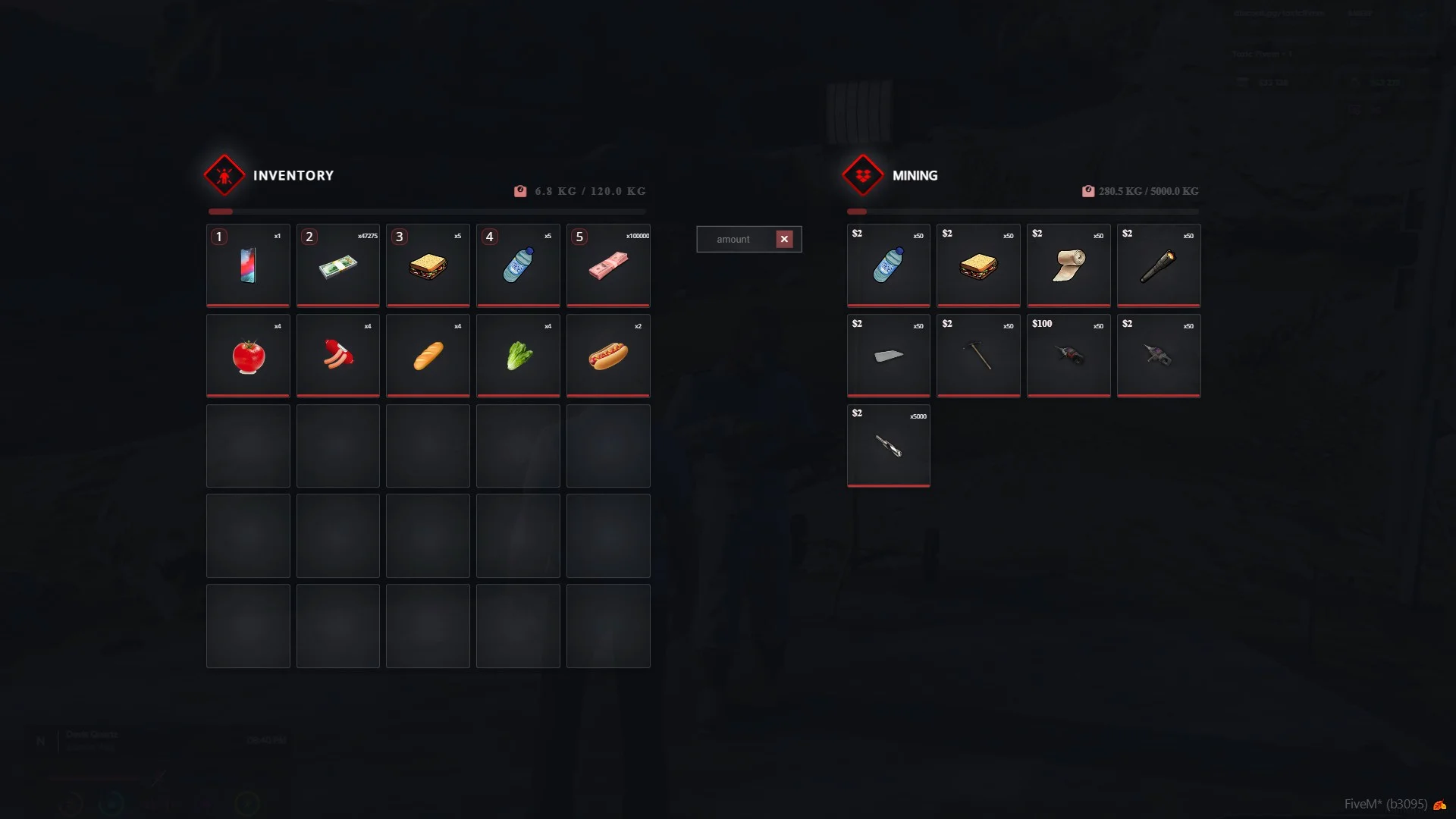
Task: Select the pink banknote bundle in slot 5
Action: 608,265
